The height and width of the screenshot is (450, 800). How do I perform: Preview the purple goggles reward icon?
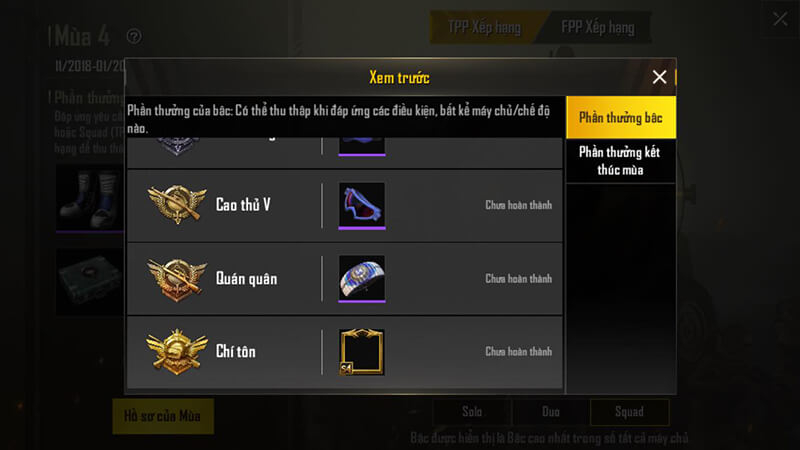coord(362,205)
